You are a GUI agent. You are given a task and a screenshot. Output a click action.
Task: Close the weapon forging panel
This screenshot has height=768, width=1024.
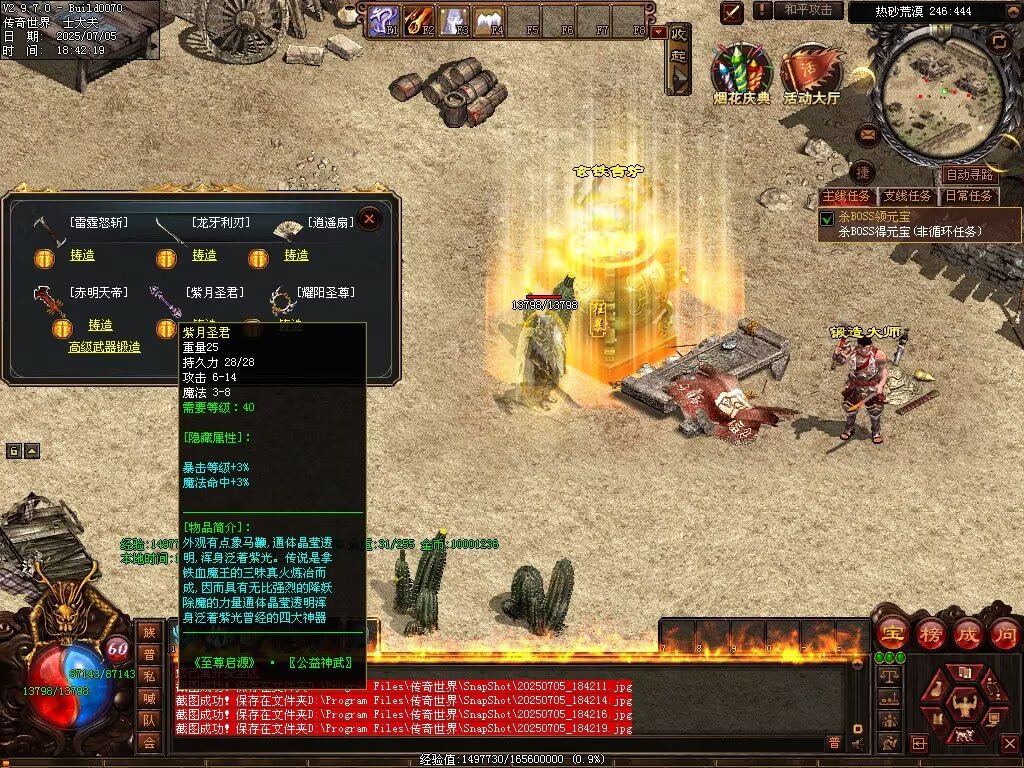(370, 218)
